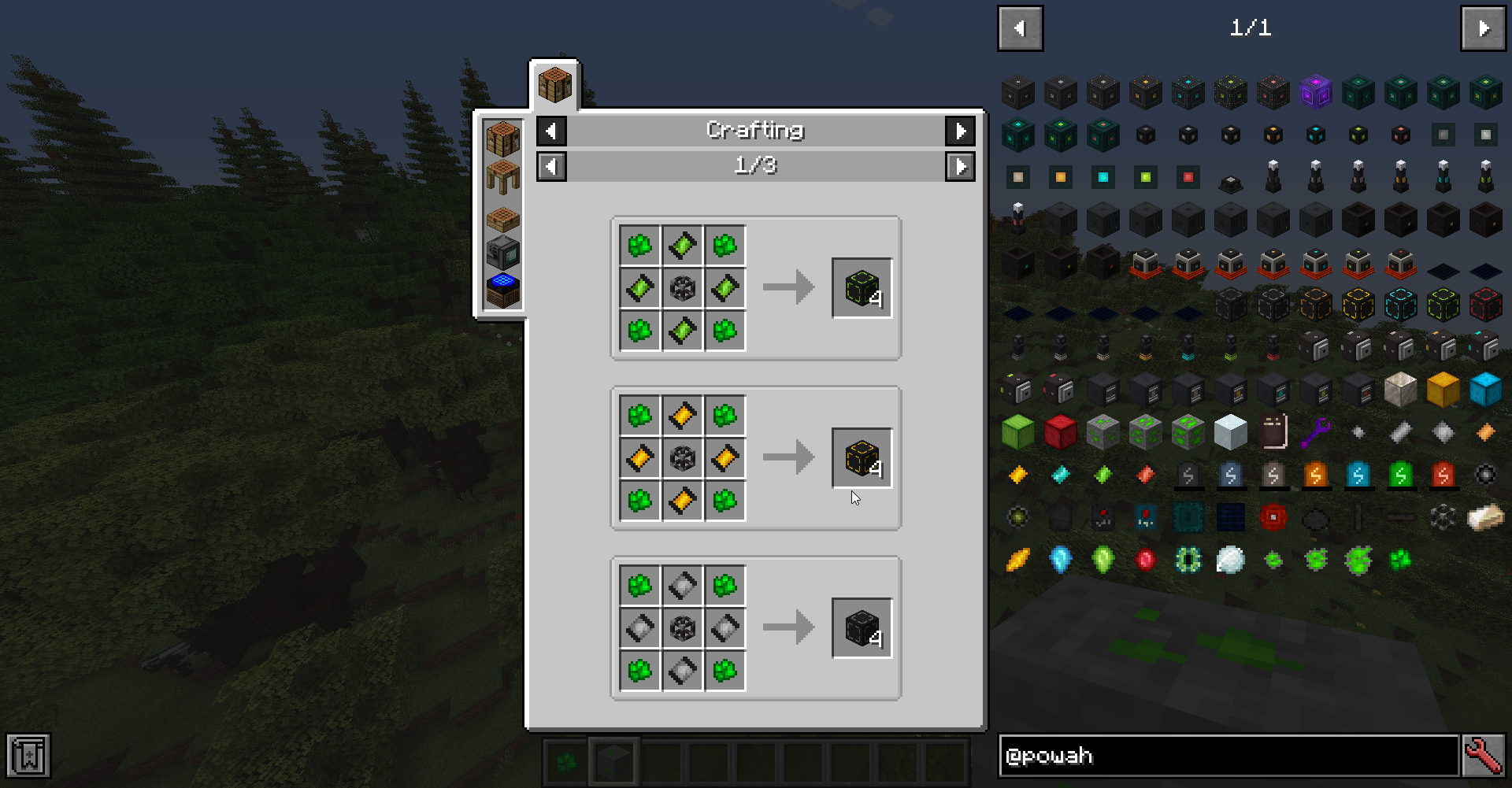The height and width of the screenshot is (788, 1512).
Task: Click the left arrow beside the Crafting title
Action: tap(551, 131)
